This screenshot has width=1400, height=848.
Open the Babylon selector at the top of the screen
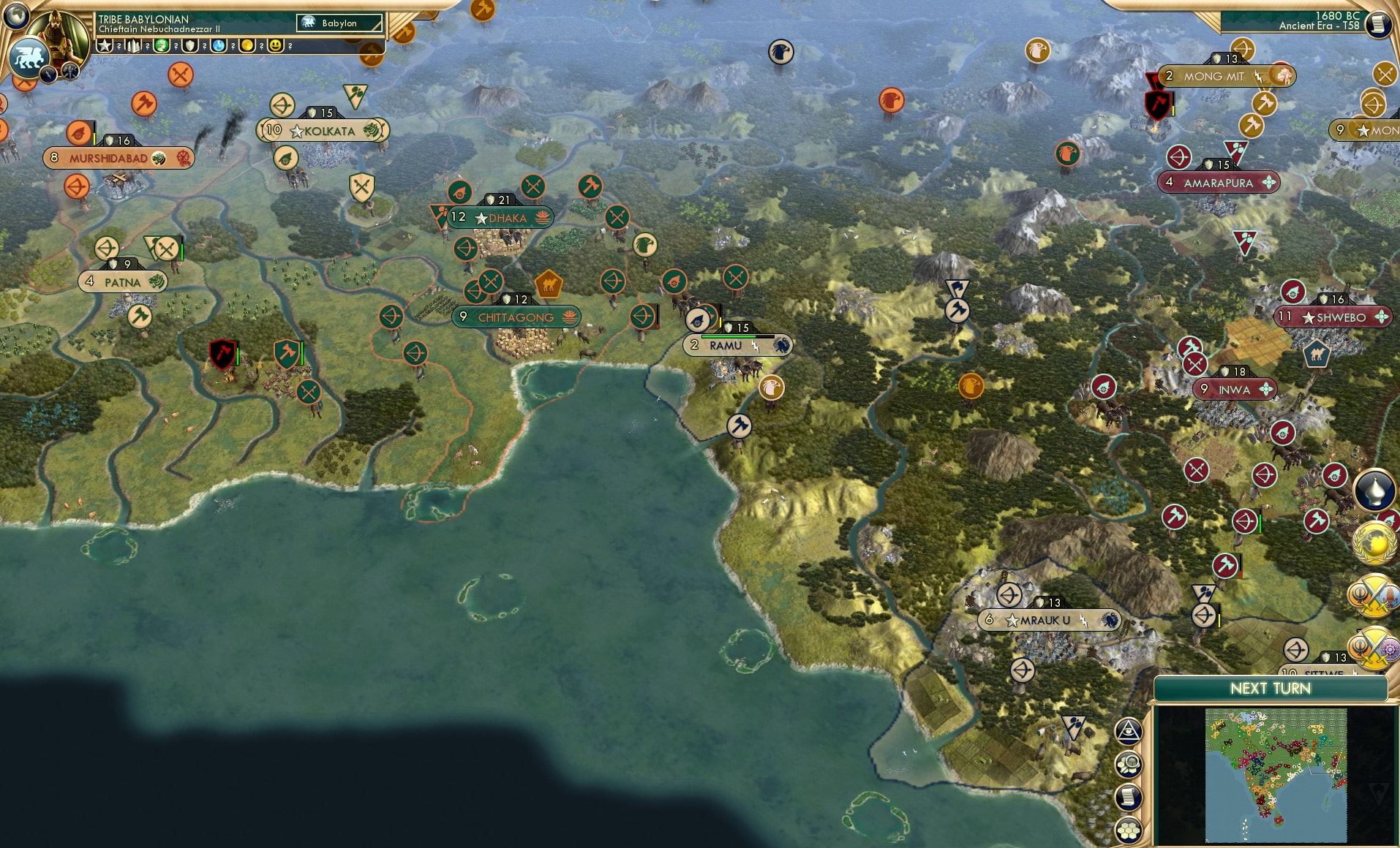coord(340,23)
